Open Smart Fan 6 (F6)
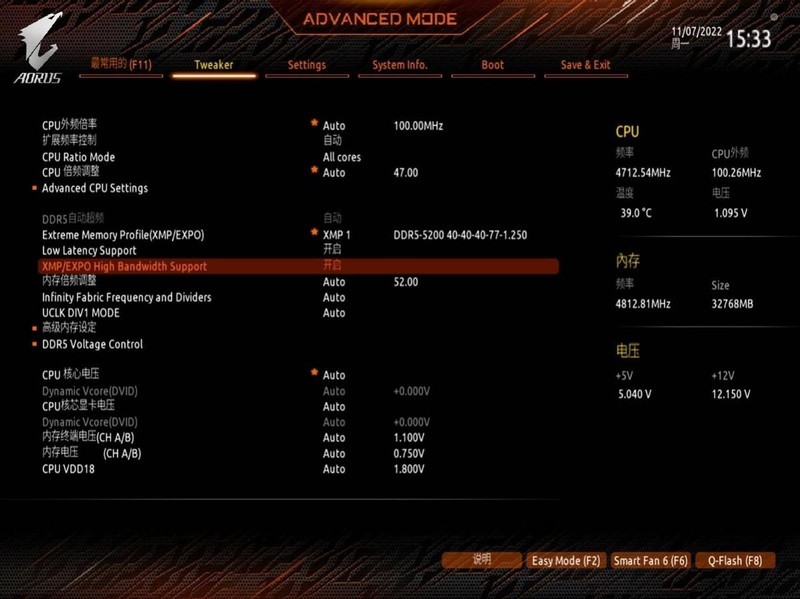This screenshot has height=599, width=800. point(651,561)
